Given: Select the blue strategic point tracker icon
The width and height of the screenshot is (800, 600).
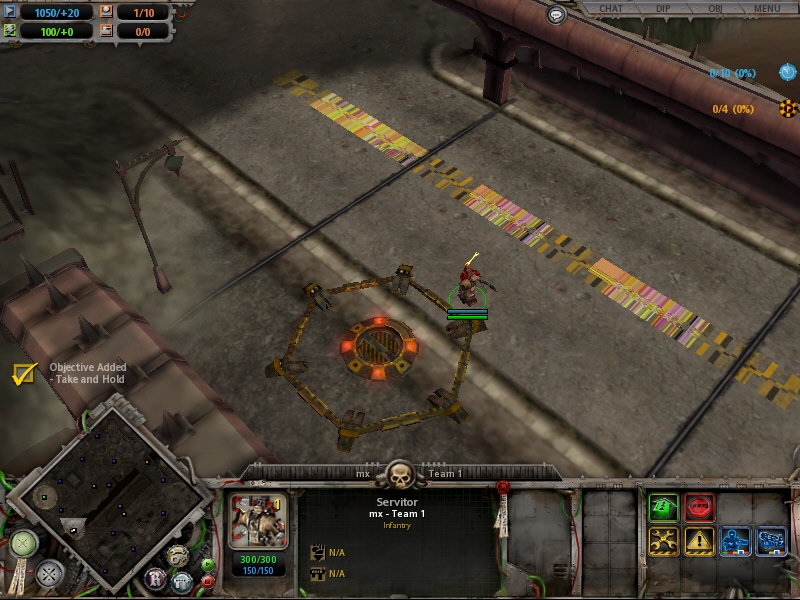Looking at the screenshot, I should click(x=787, y=72).
